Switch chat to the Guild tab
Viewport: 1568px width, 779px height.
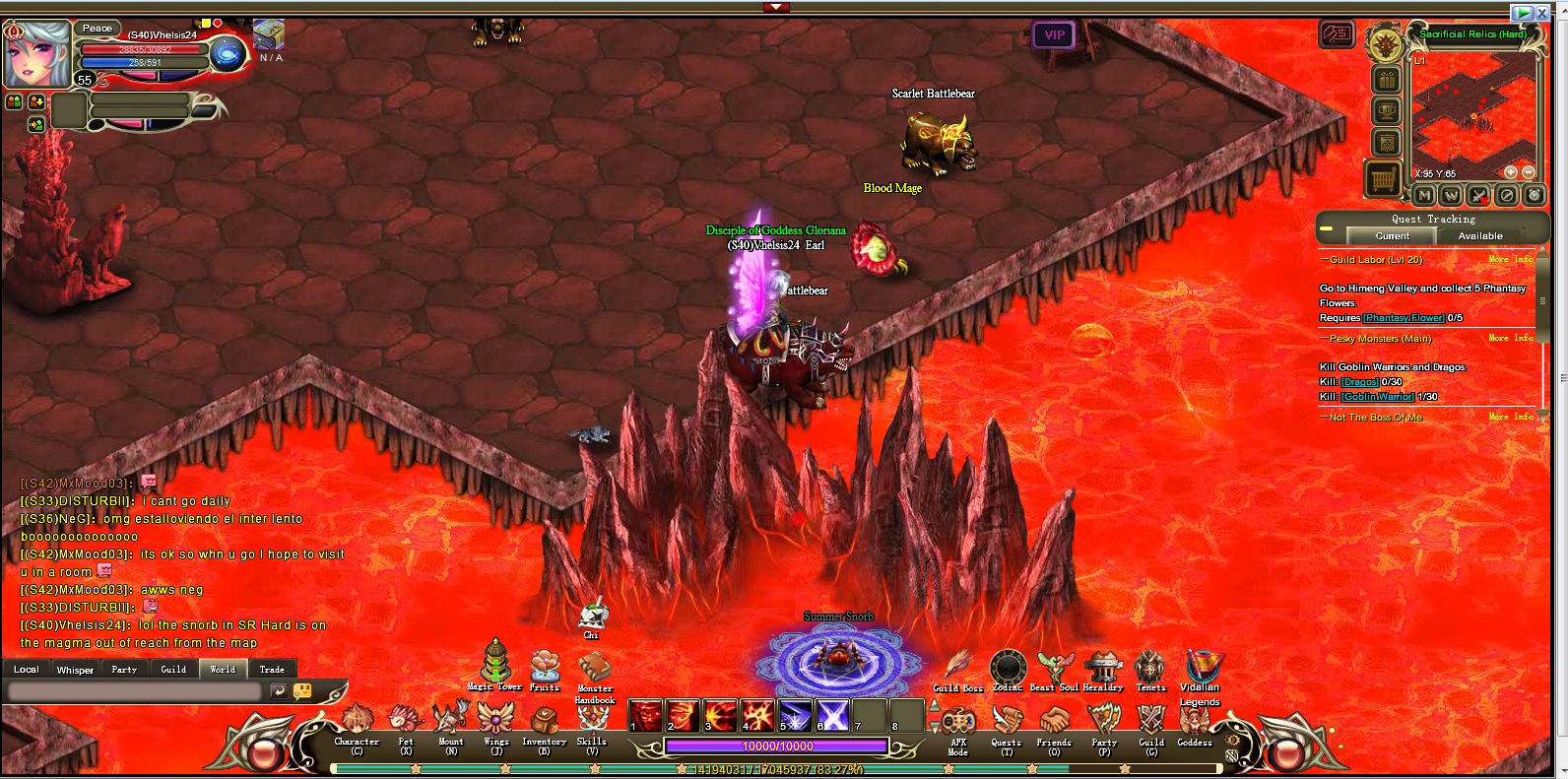coord(173,670)
